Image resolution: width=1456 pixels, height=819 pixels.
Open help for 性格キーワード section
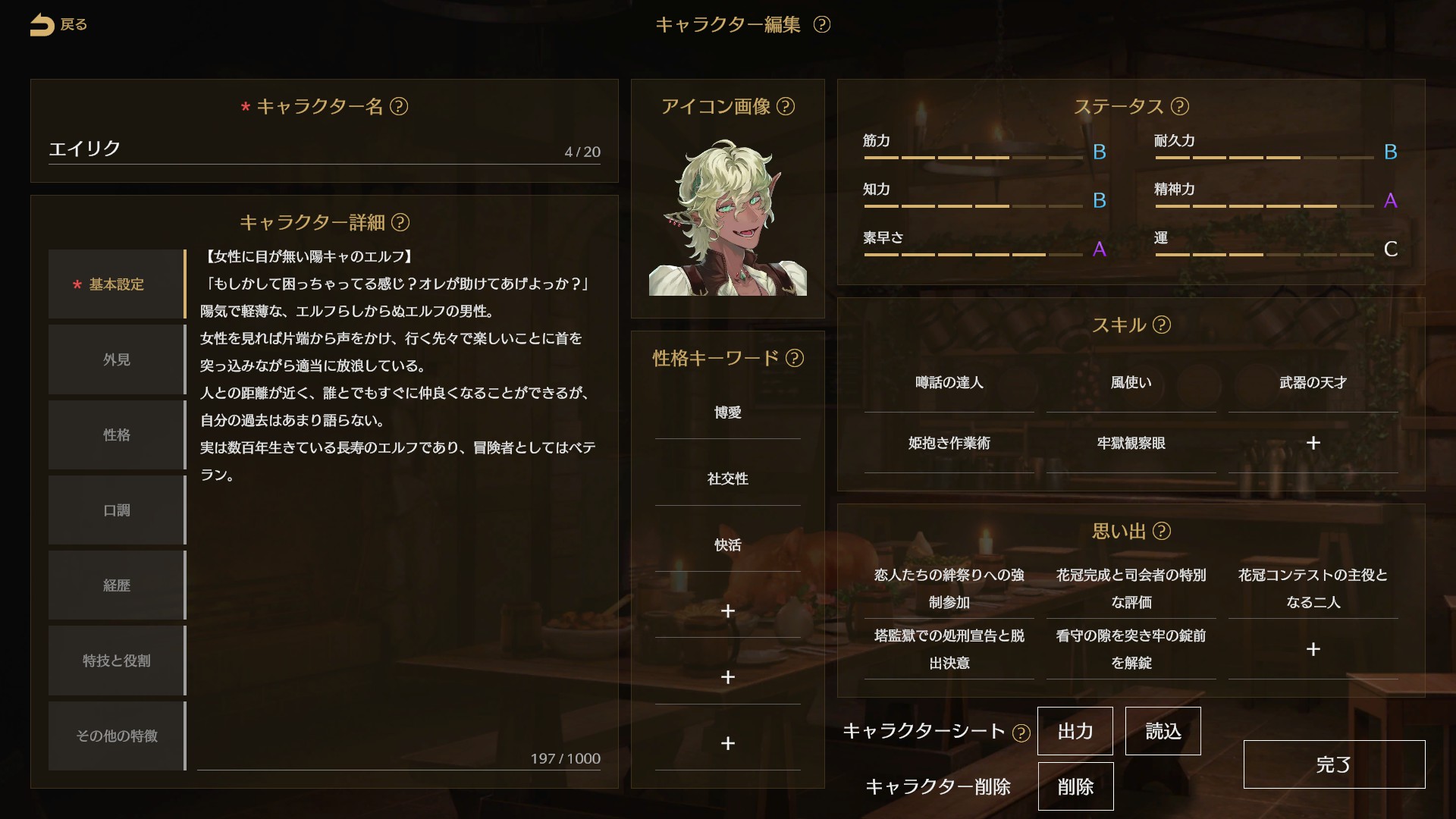click(795, 359)
